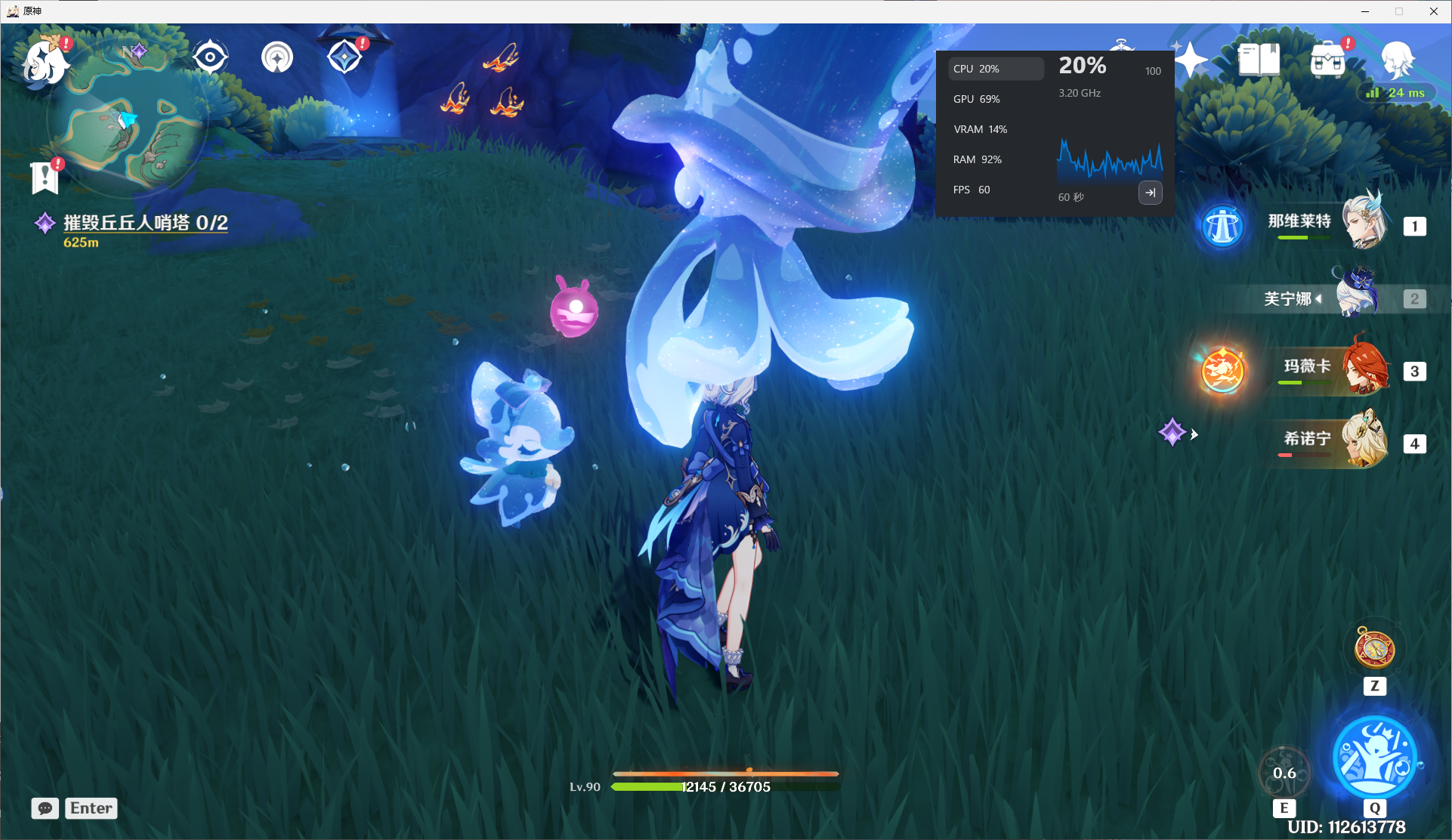Open the Paimon menu icon
This screenshot has width=1452, height=840.
click(46, 59)
